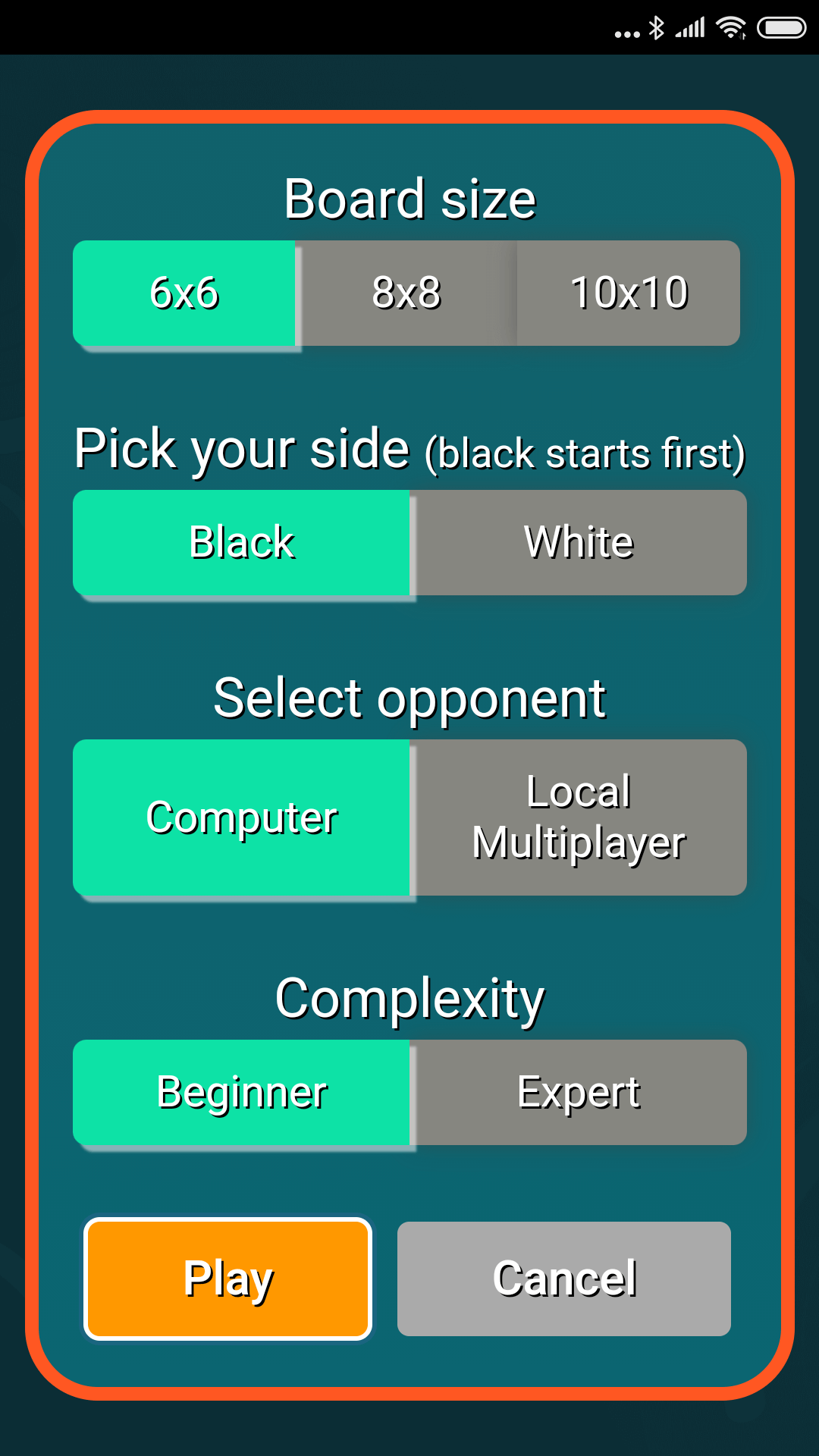Select the 6x6 board size

[x=184, y=293]
